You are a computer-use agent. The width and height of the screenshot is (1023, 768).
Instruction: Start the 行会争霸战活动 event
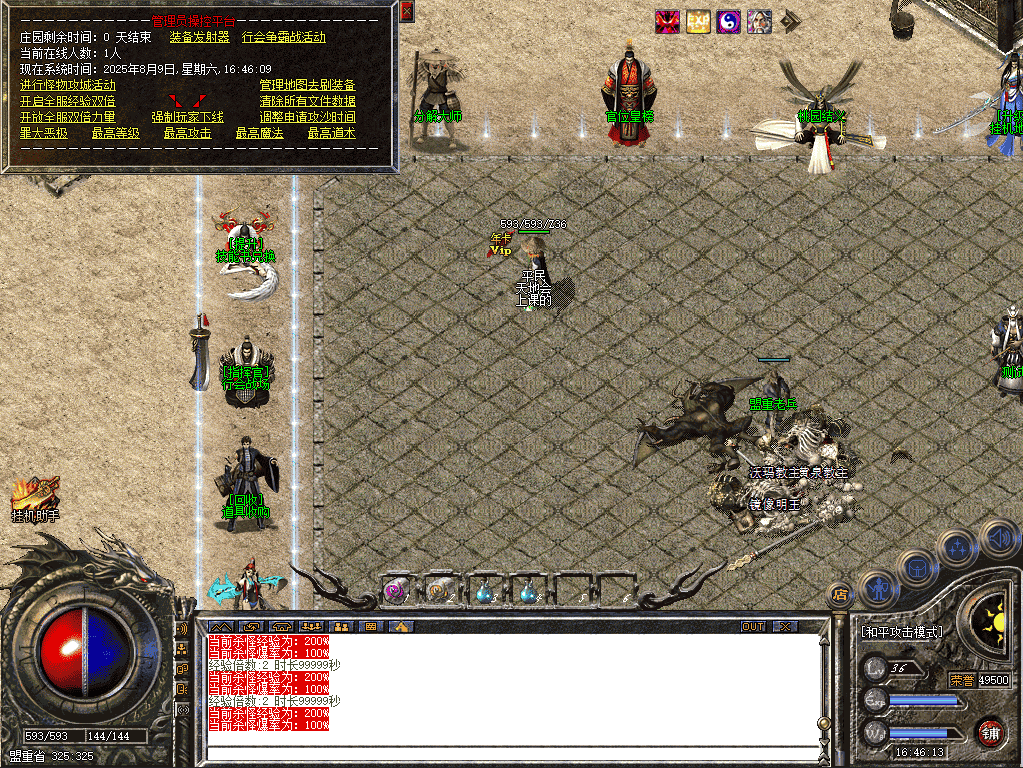click(x=284, y=37)
